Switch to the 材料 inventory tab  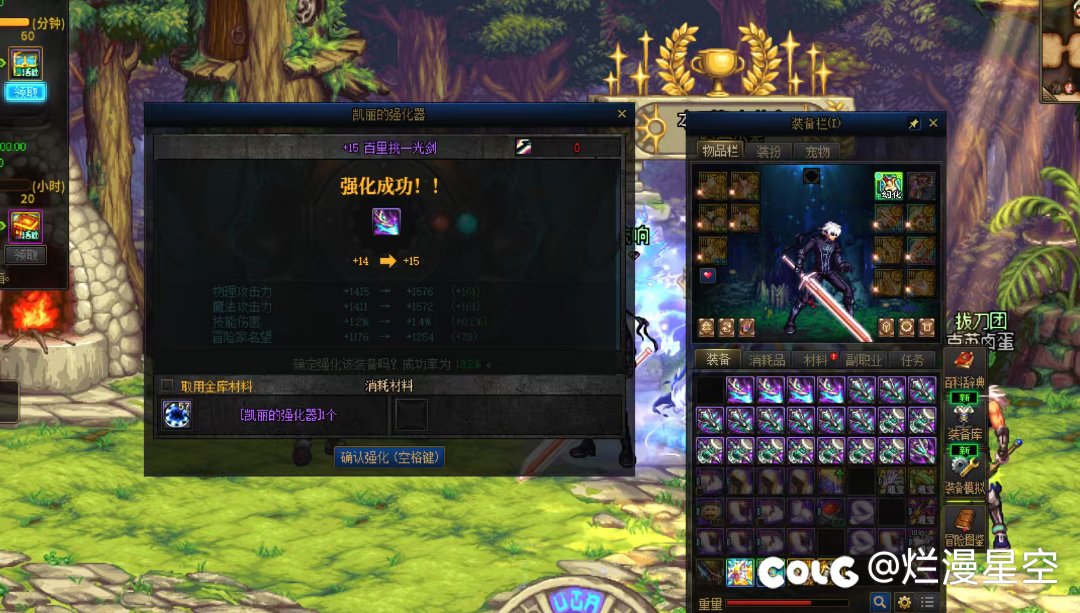[815, 360]
